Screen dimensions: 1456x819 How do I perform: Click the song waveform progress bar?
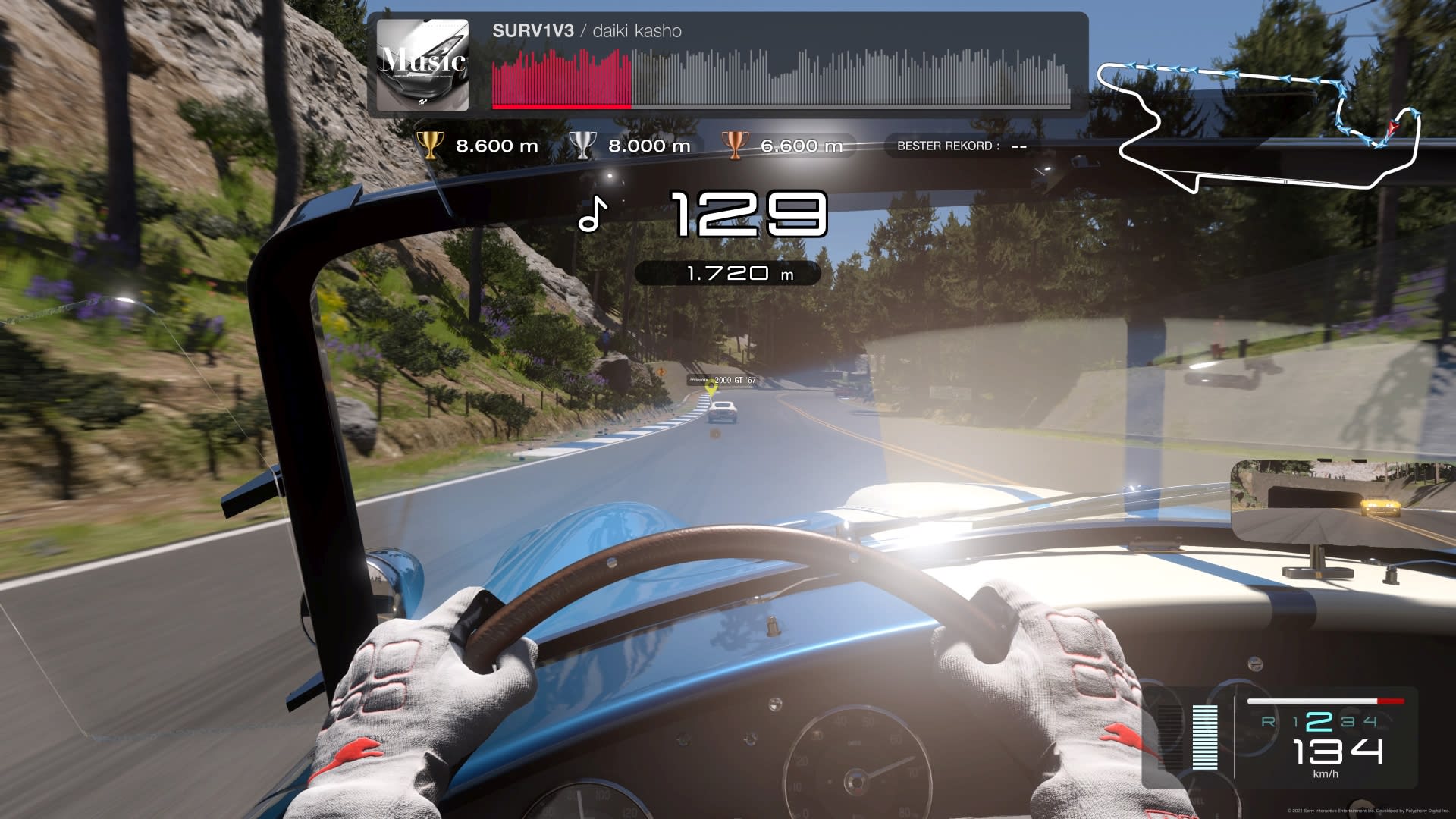pyautogui.click(x=780, y=79)
